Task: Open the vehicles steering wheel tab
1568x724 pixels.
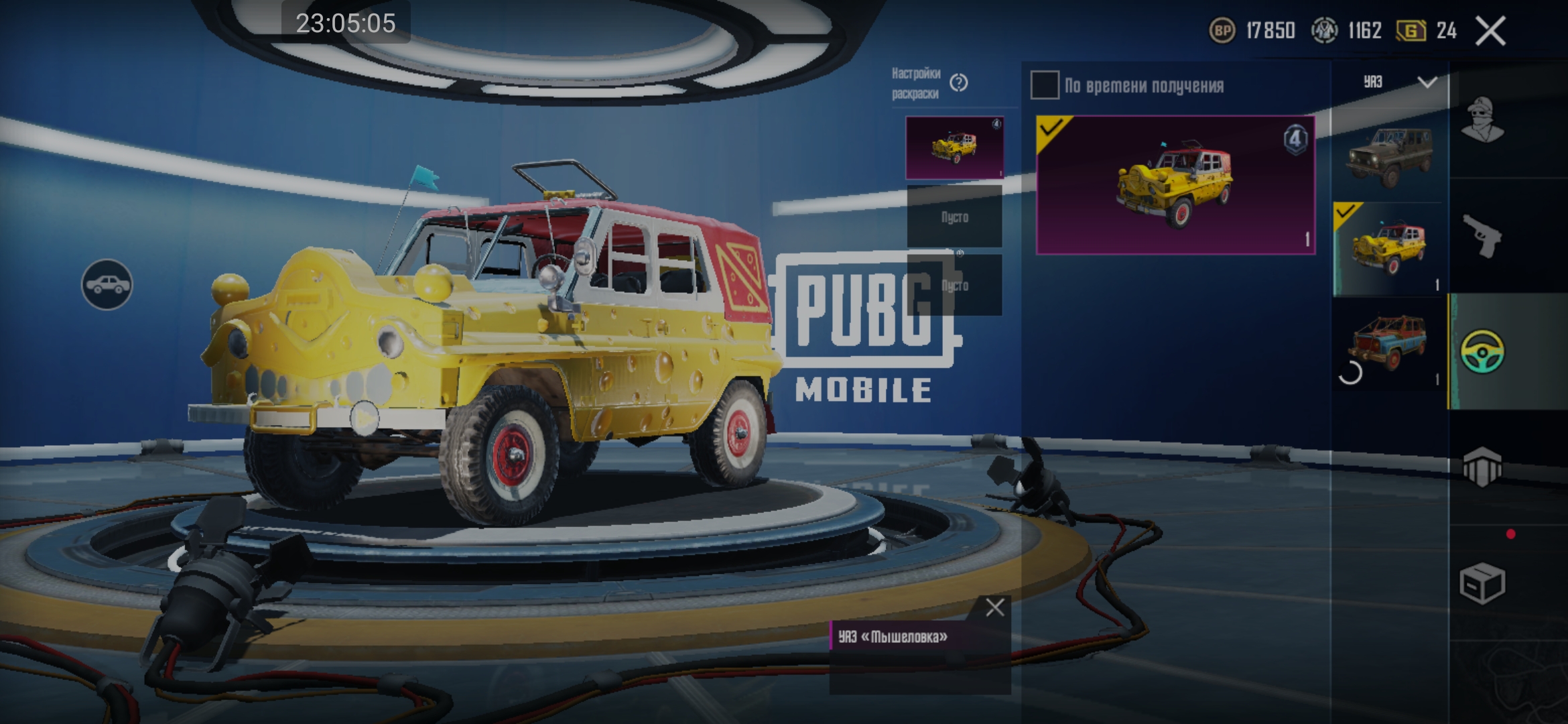Action: [x=1482, y=351]
